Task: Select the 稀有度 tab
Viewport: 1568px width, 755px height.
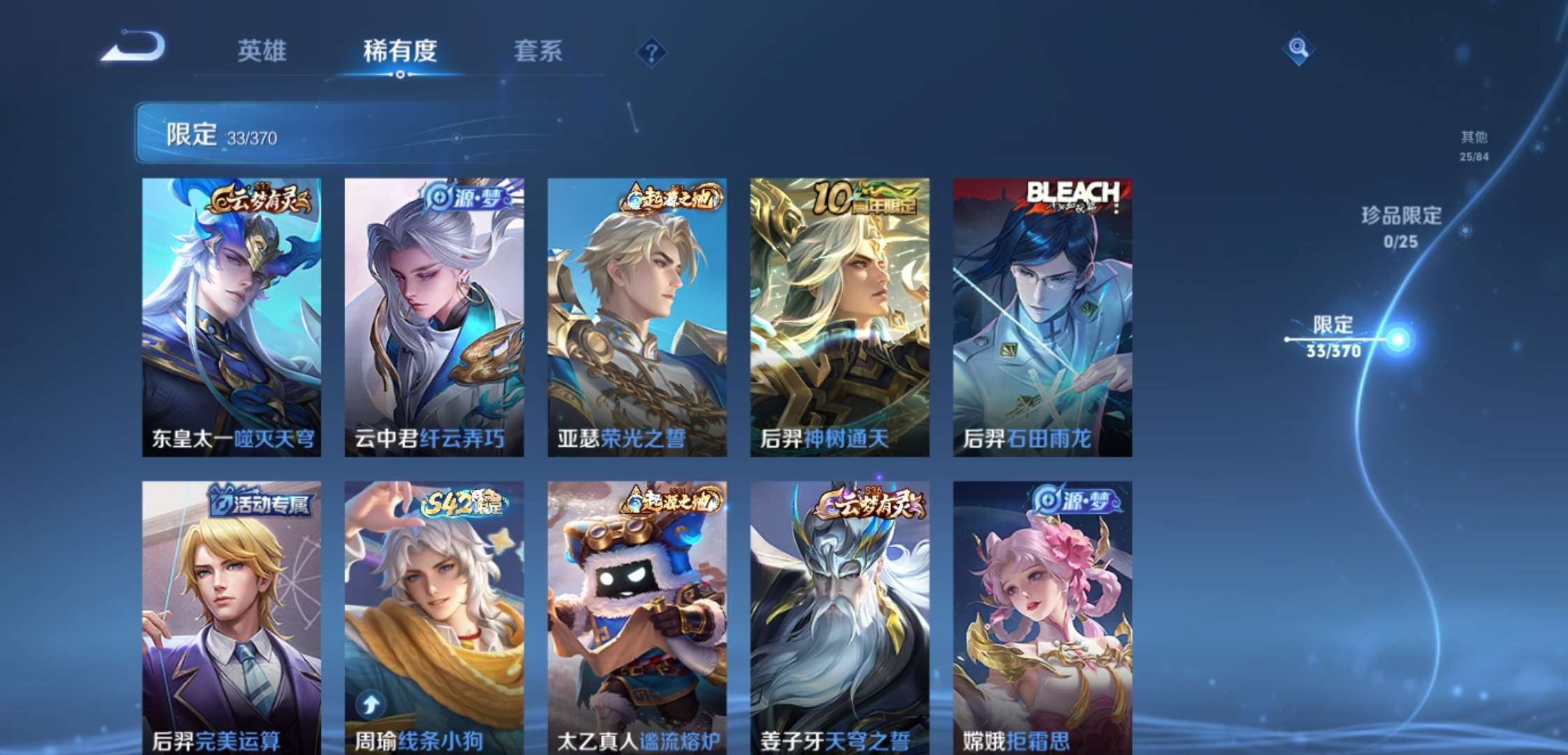Action: [400, 50]
